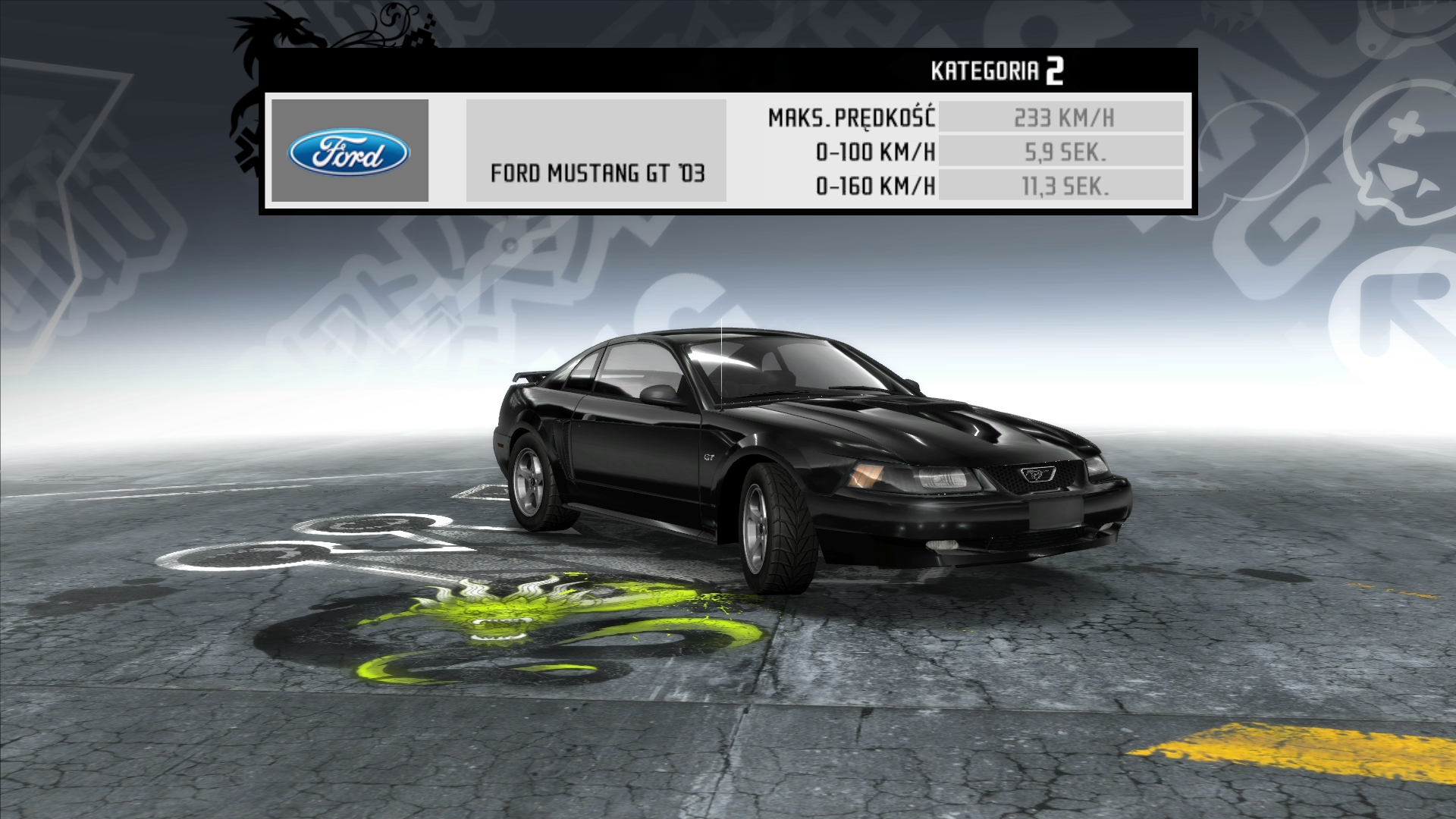
Task: Select the Ford Mustang GT '03 name panel
Action: 596,151
